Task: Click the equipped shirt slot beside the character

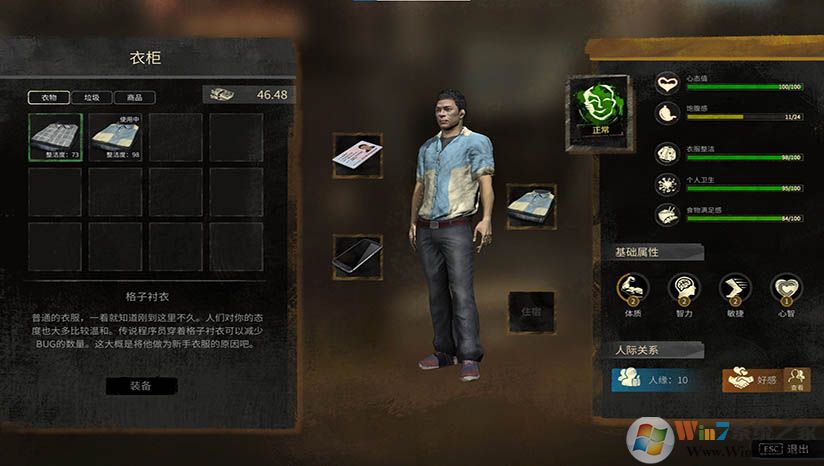Action: point(531,204)
